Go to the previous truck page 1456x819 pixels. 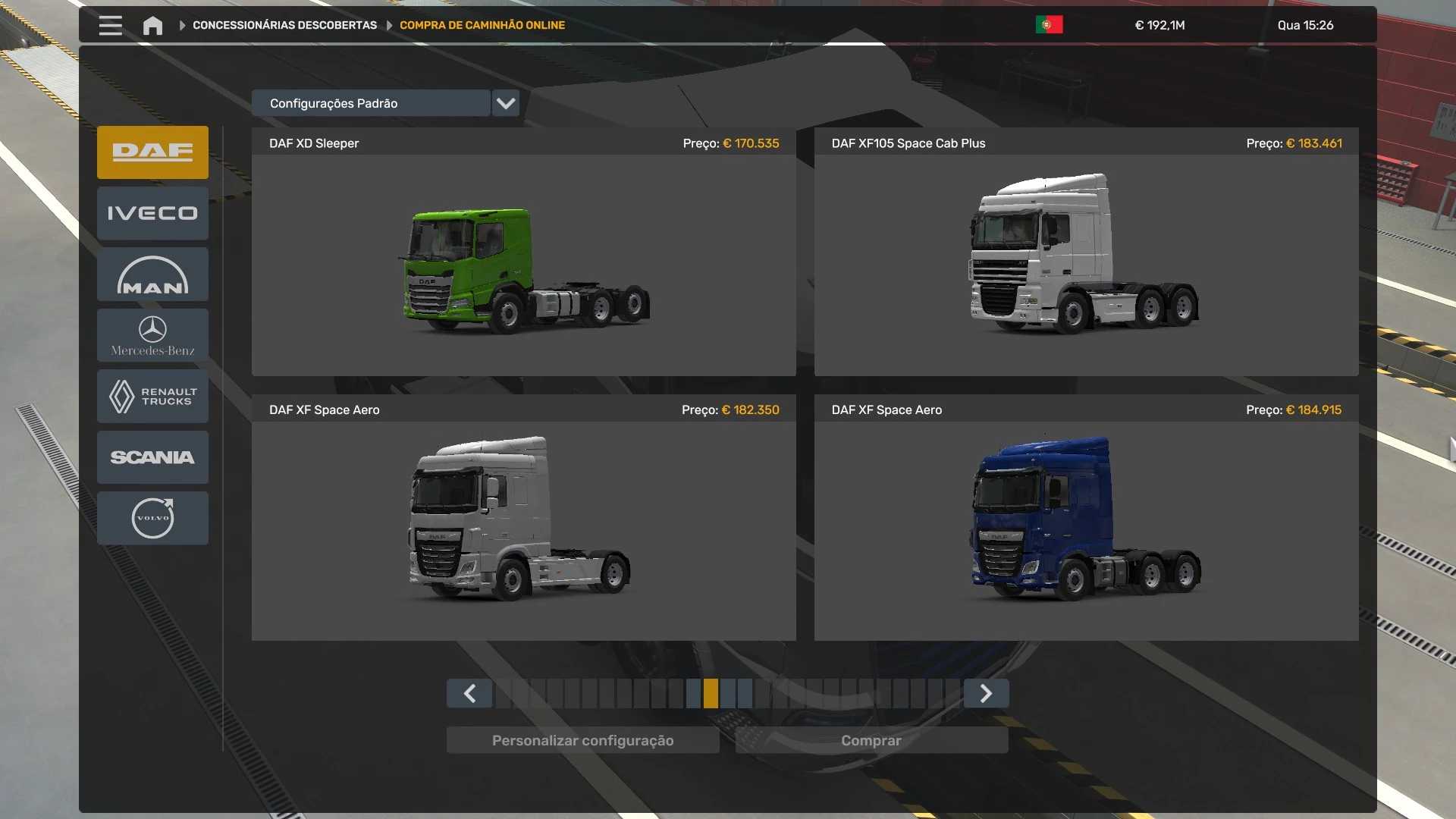pos(469,693)
